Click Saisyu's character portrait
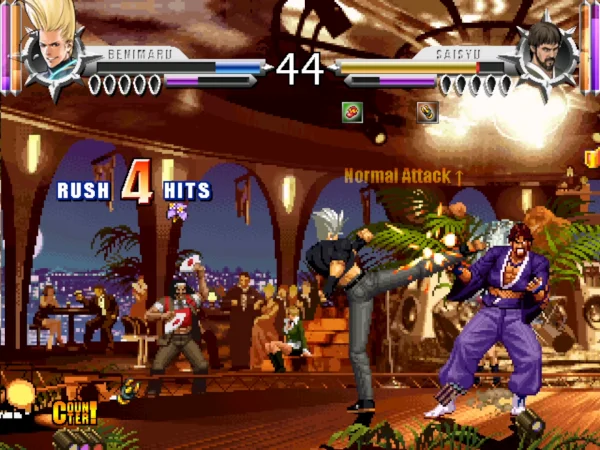Image resolution: width=600 pixels, height=450 pixels. [x=546, y=50]
